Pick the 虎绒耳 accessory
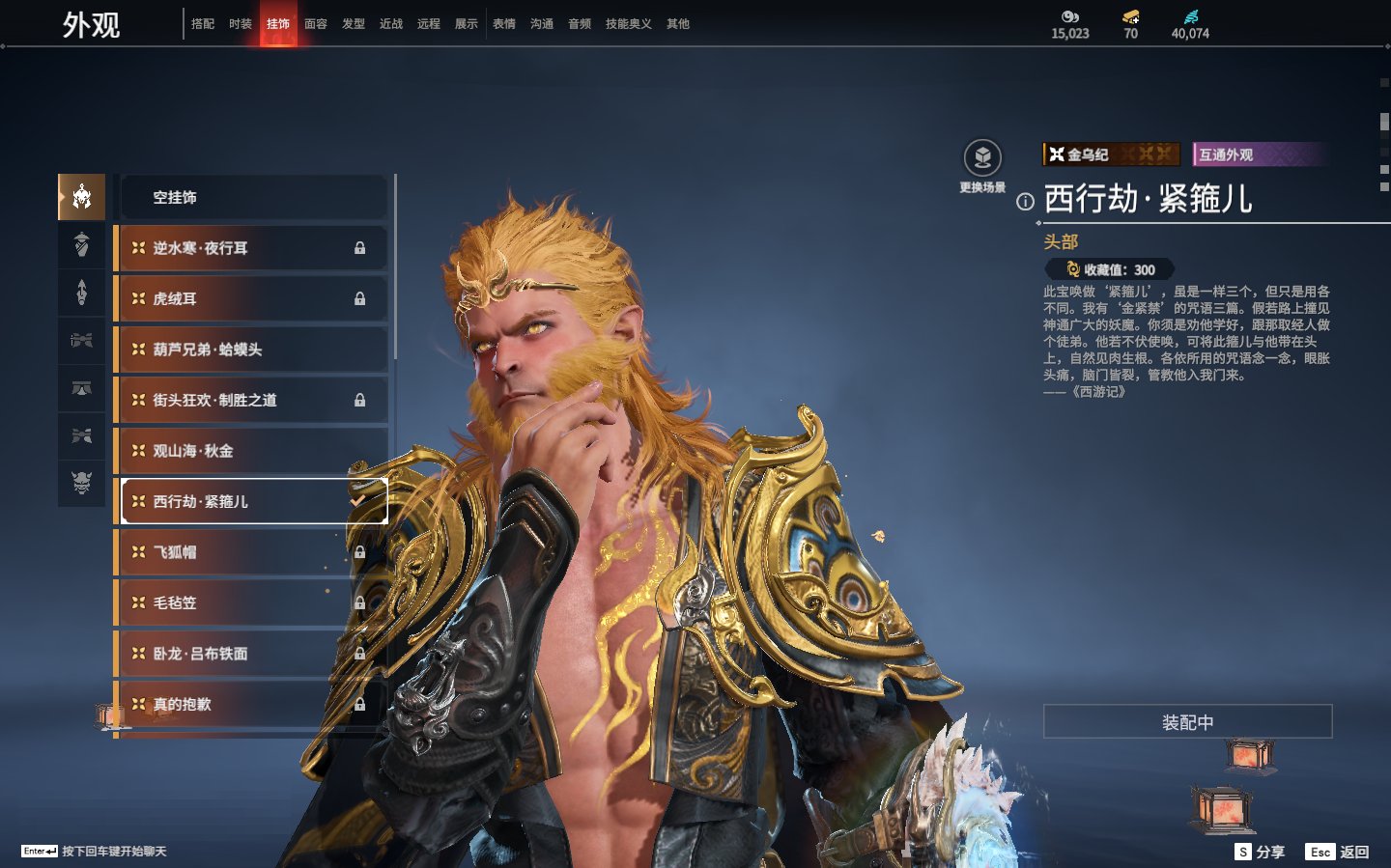This screenshot has height=868, width=1391. (253, 298)
